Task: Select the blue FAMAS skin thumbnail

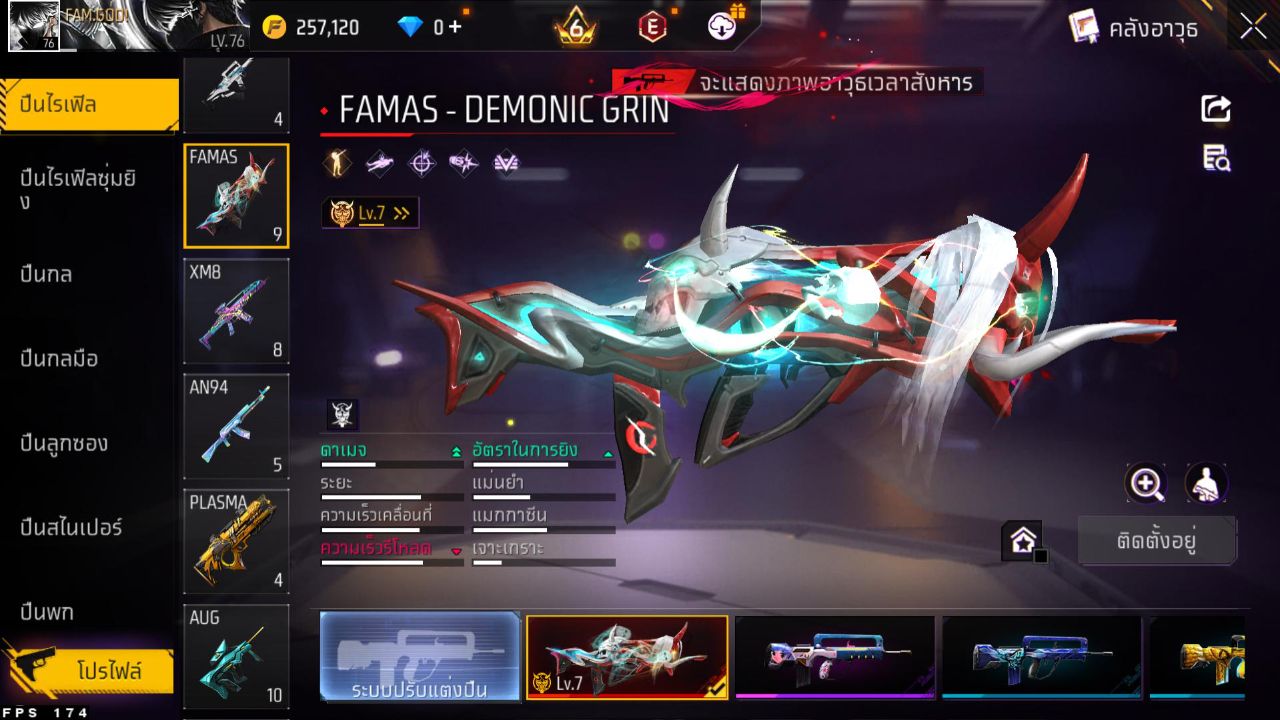Action: [x=1041, y=656]
